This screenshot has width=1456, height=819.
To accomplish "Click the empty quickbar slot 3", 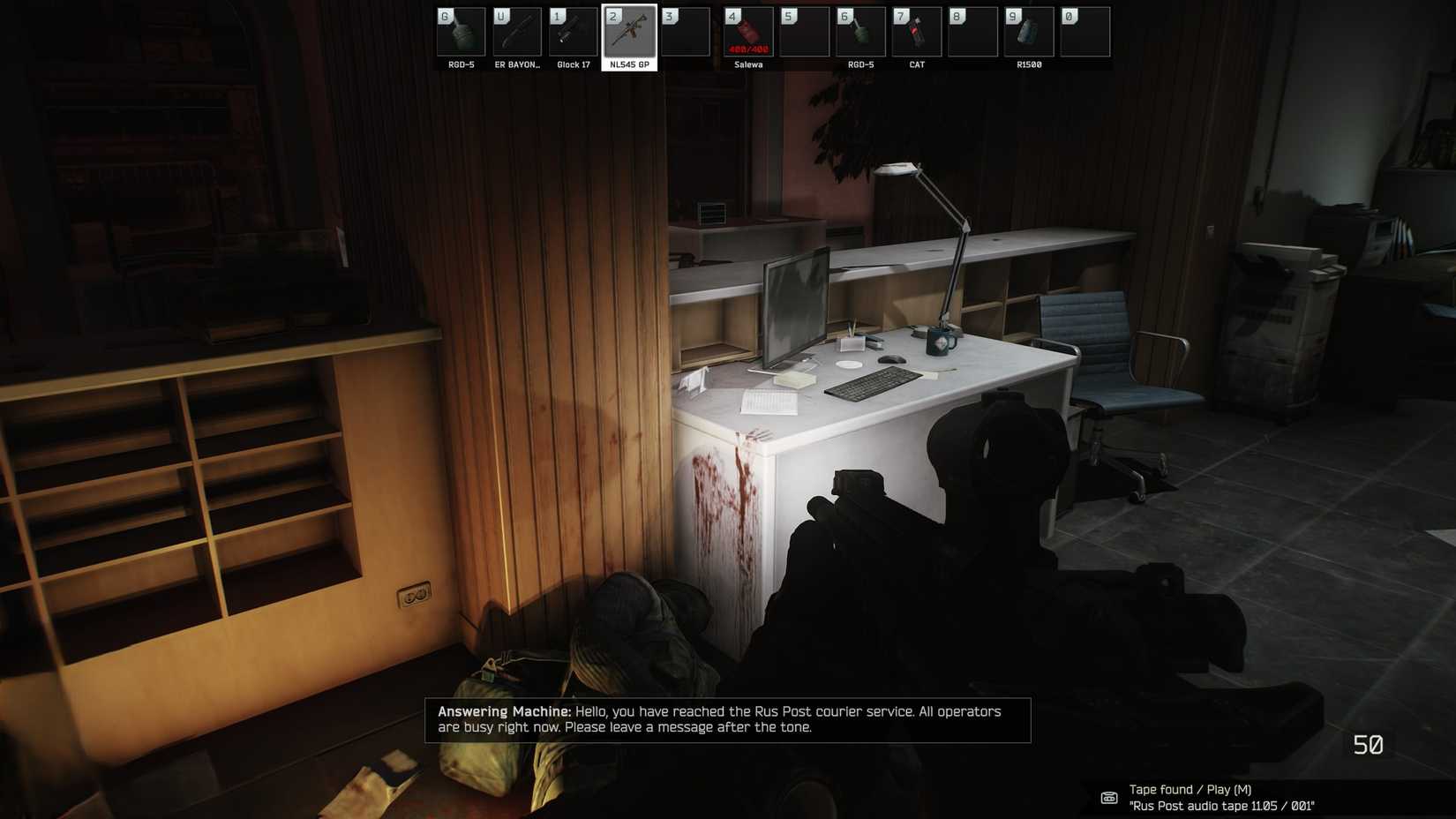I will click(686, 31).
